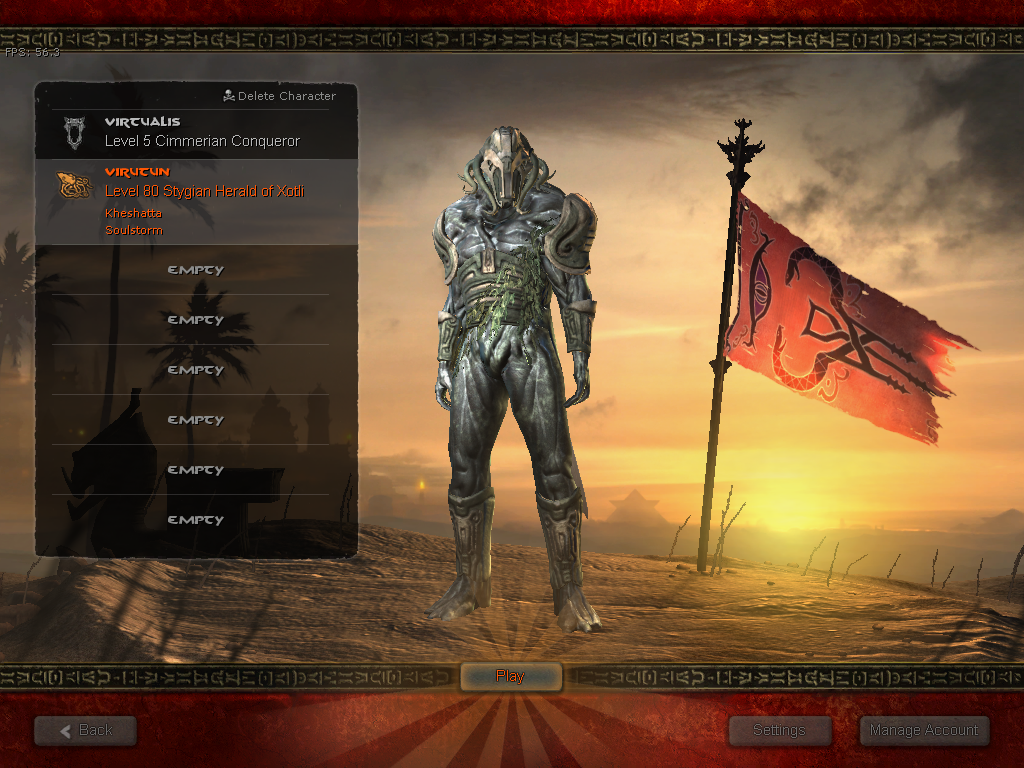This screenshot has height=768, width=1024.
Task: Start the game with the Play button
Action: coord(510,677)
